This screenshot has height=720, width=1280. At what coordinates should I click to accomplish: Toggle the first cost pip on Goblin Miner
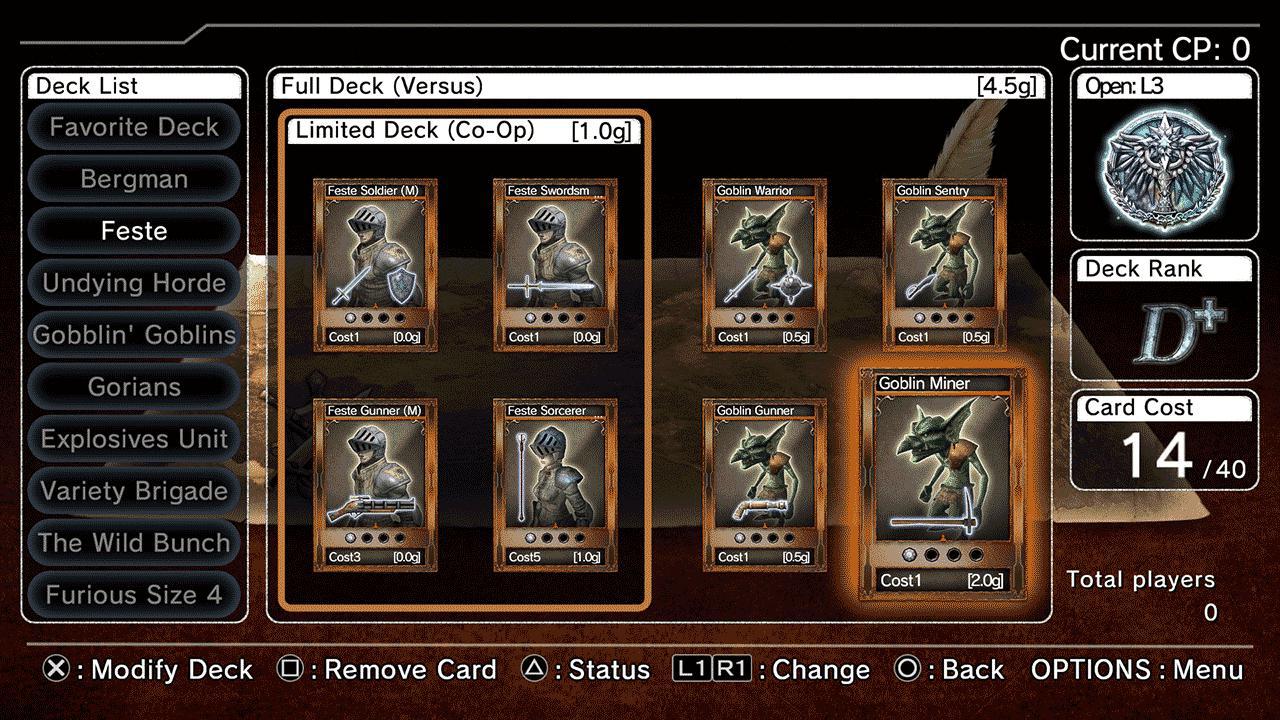(909, 553)
